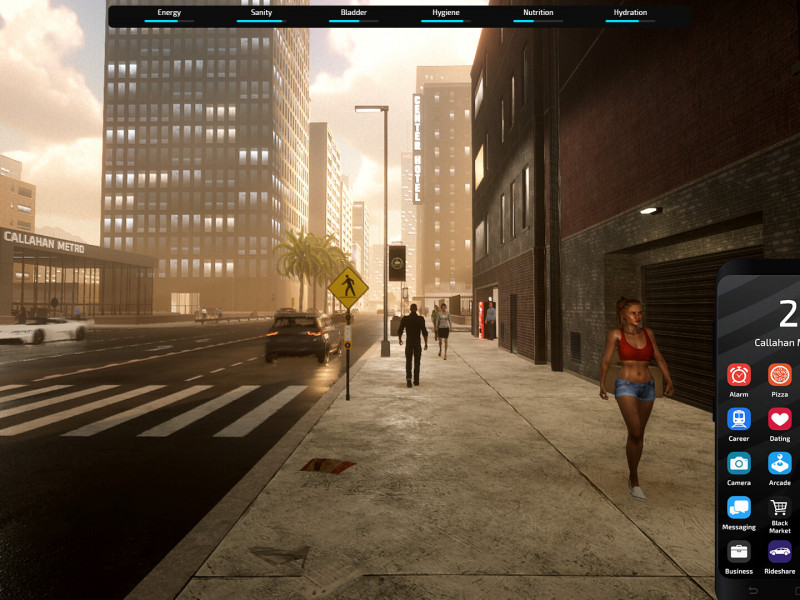Launch the Business briefcase app
Viewport: 800px width, 600px height.
click(x=739, y=551)
